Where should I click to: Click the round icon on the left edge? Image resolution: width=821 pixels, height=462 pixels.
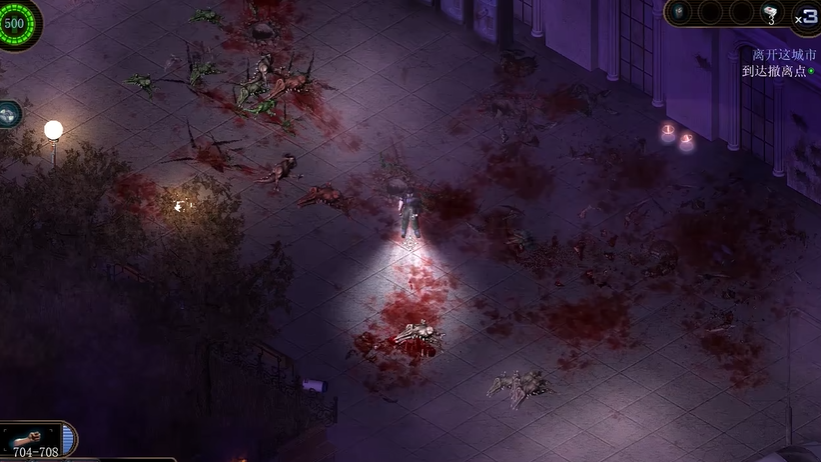pyautogui.click(x=8, y=114)
